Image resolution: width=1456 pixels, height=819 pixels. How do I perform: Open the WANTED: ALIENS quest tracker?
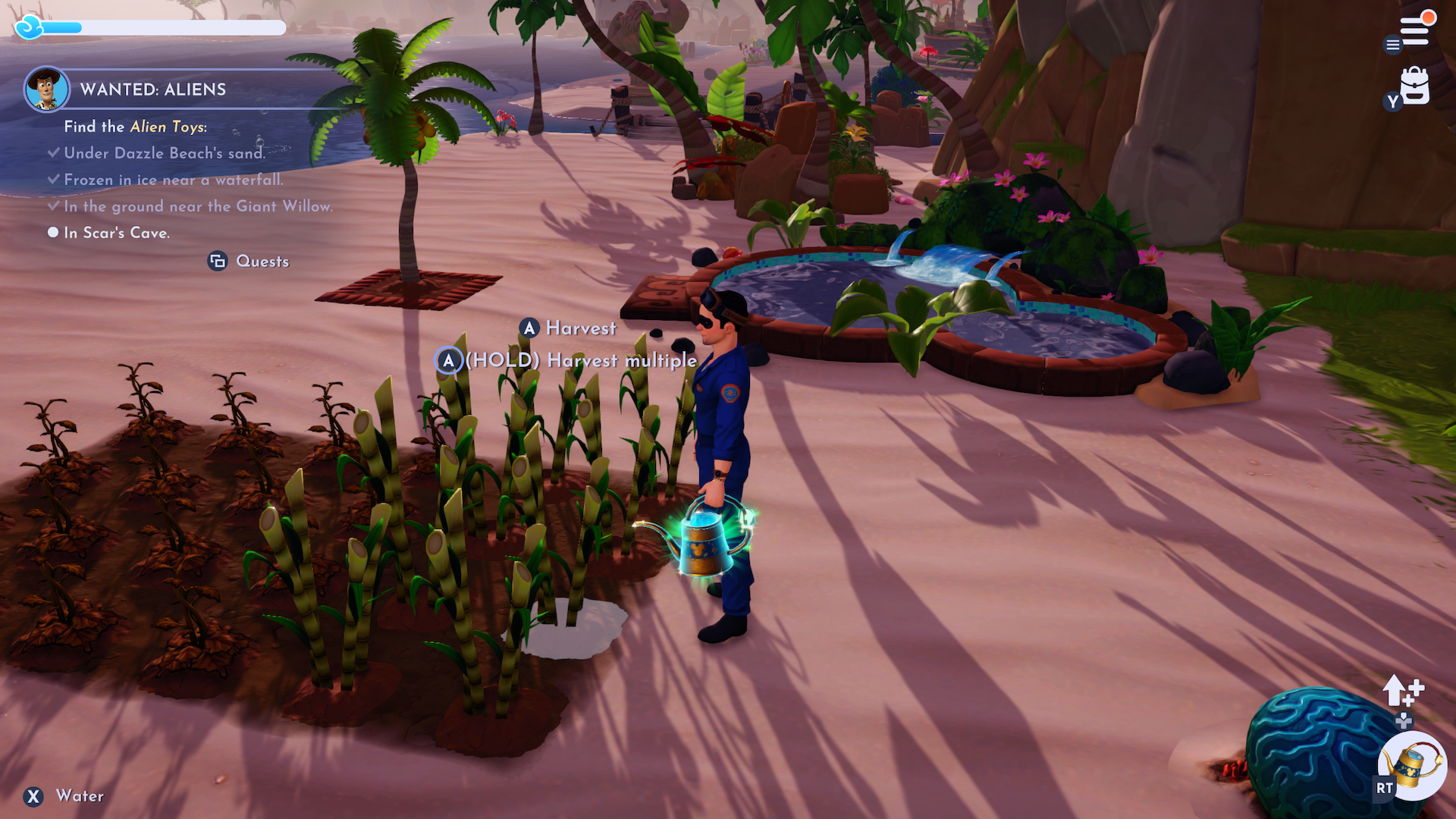pos(153,89)
